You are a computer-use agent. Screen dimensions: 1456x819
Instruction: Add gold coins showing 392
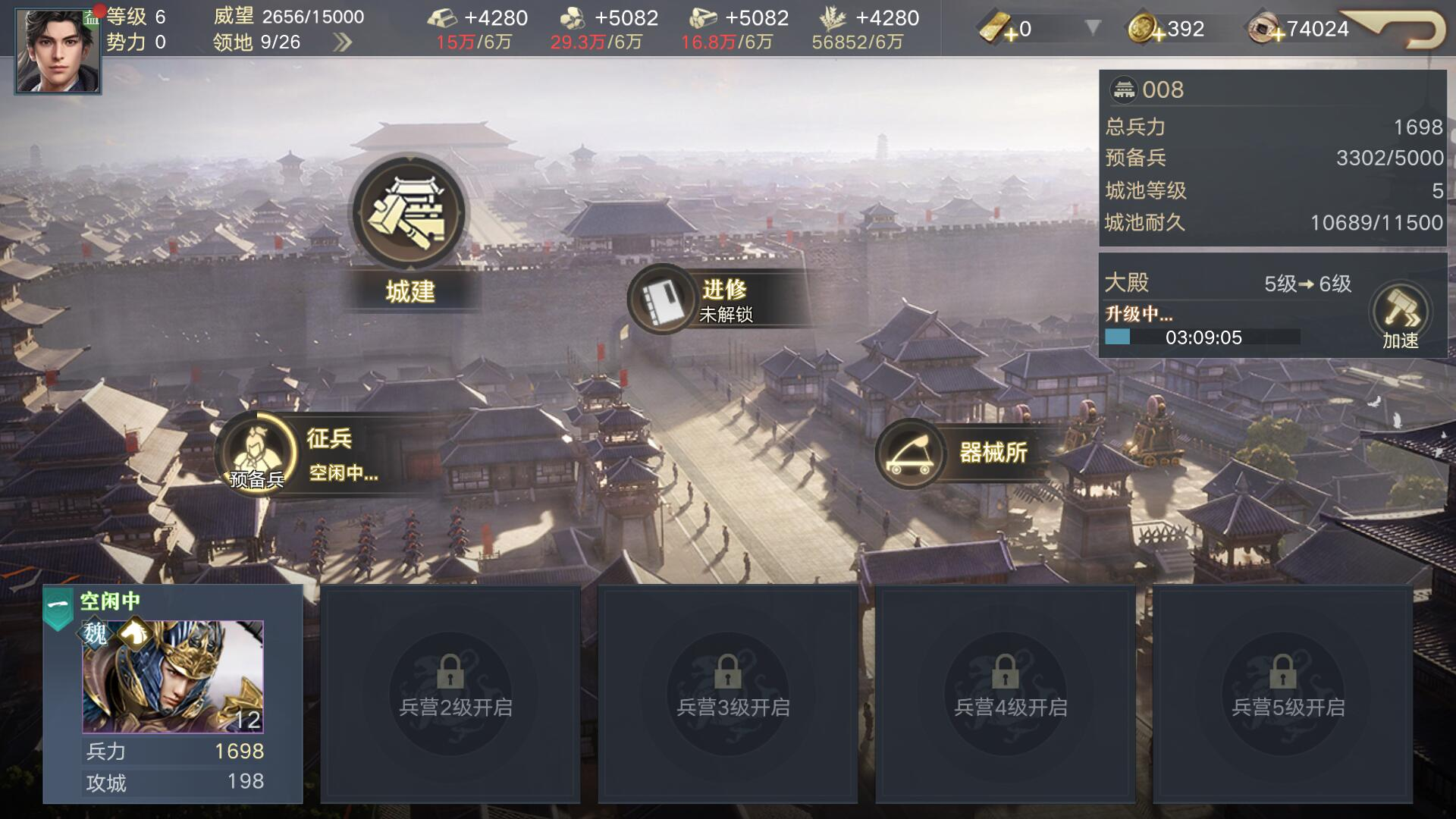pos(1144,30)
